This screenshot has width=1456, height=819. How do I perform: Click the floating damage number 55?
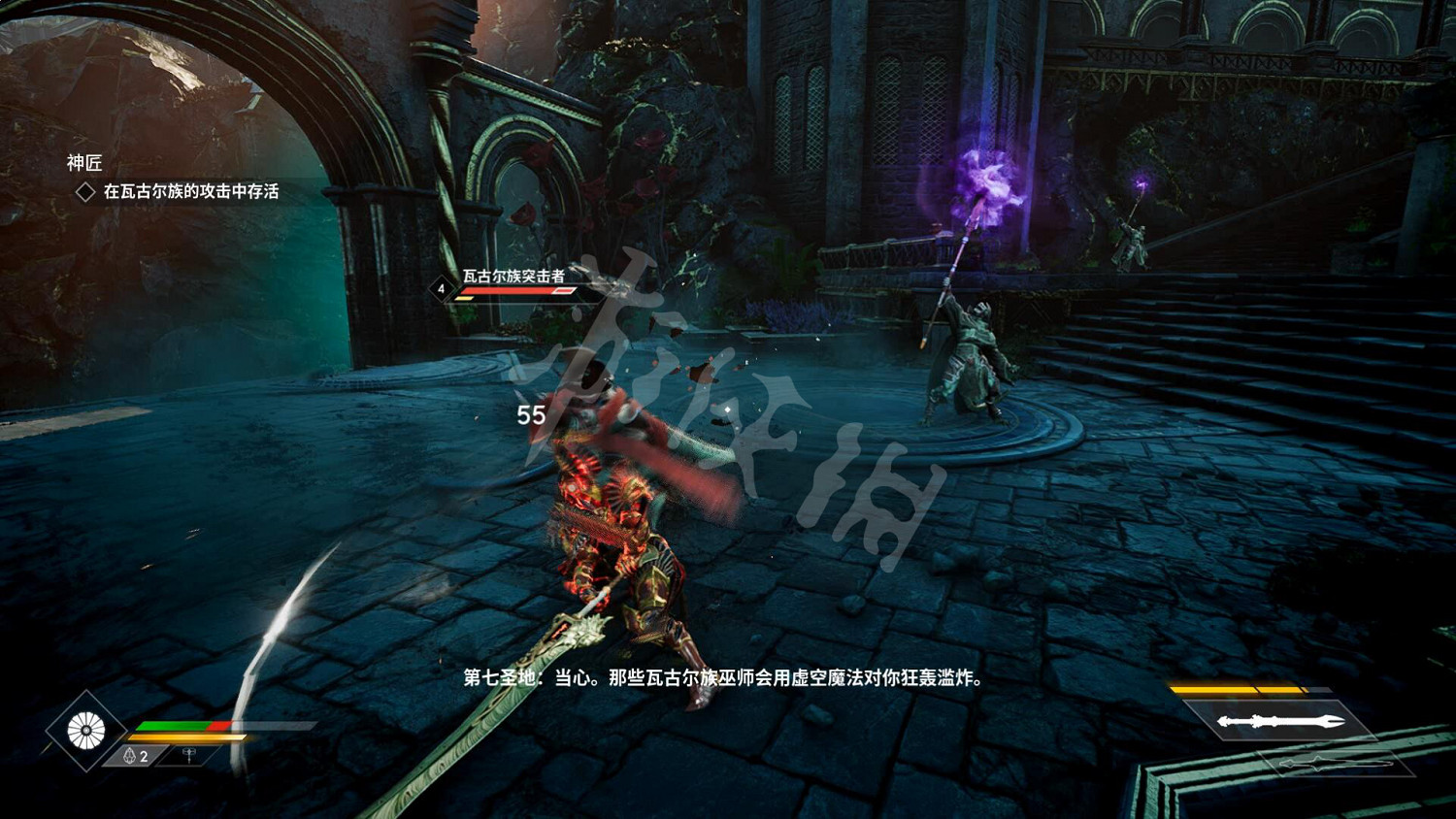coord(532,415)
